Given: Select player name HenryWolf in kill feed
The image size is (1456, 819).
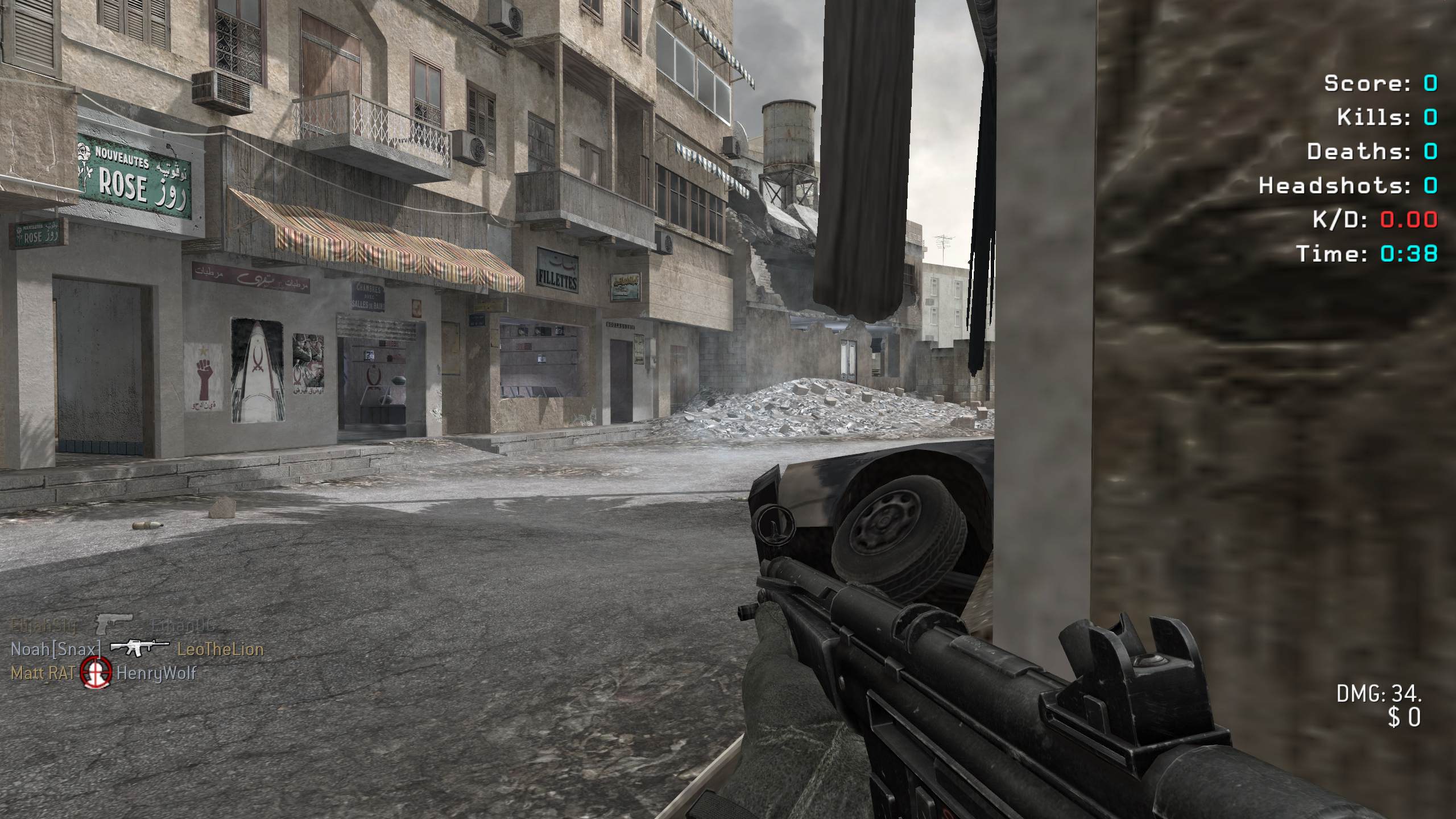Looking at the screenshot, I should [x=156, y=673].
